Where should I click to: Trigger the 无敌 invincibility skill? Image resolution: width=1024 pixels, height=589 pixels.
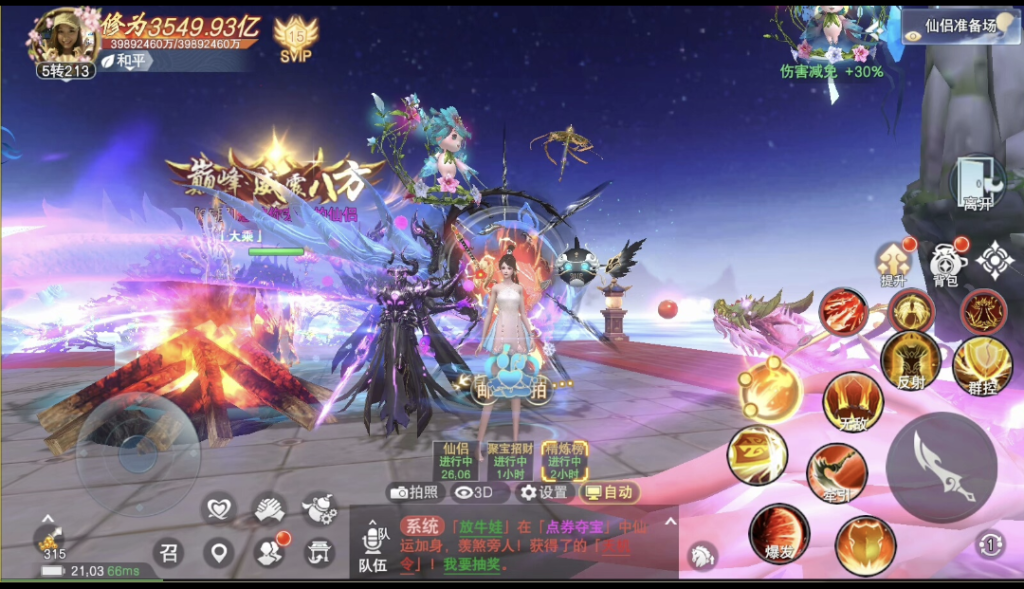pyautogui.click(x=852, y=401)
